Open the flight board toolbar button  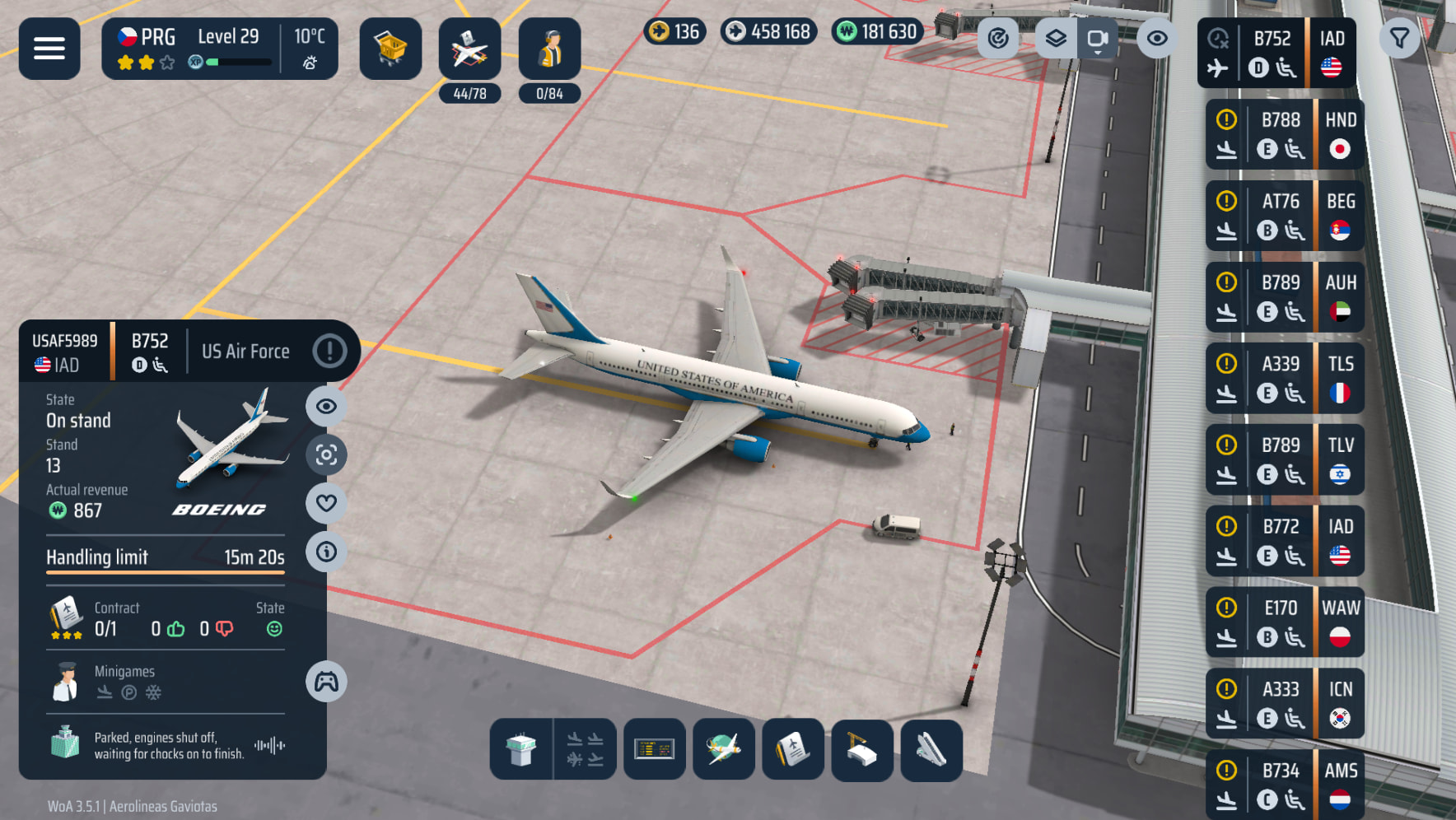[x=655, y=749]
